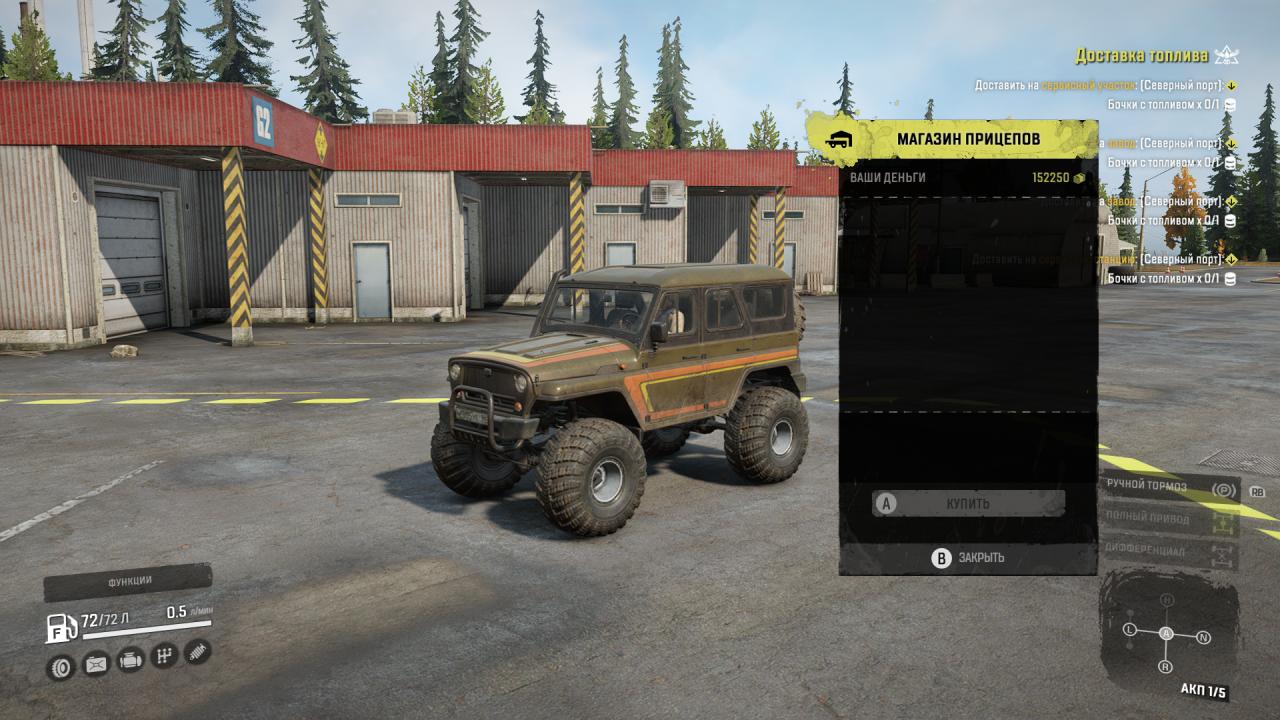The height and width of the screenshot is (720, 1280).
Task: Select the A automatic gear position
Action: pyautogui.click(x=1166, y=633)
